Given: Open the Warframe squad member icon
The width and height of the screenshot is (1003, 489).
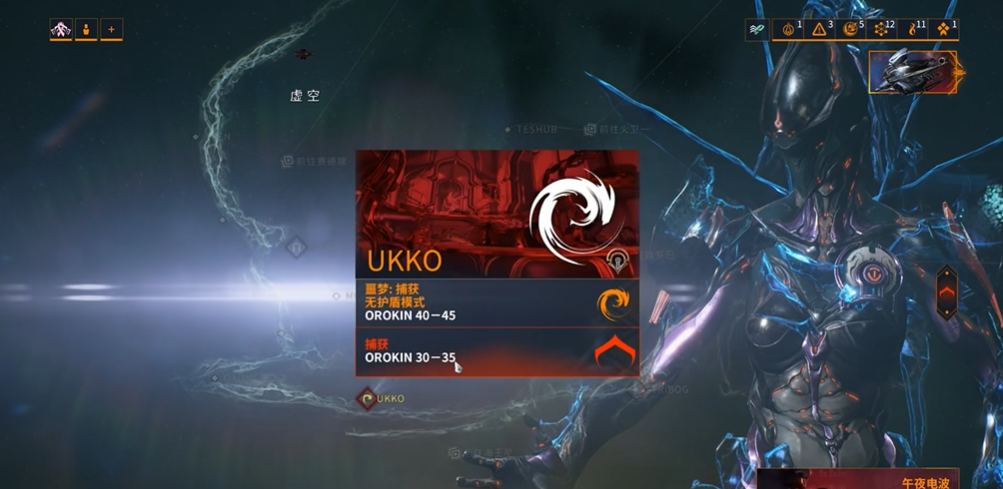Looking at the screenshot, I should click(x=61, y=30).
